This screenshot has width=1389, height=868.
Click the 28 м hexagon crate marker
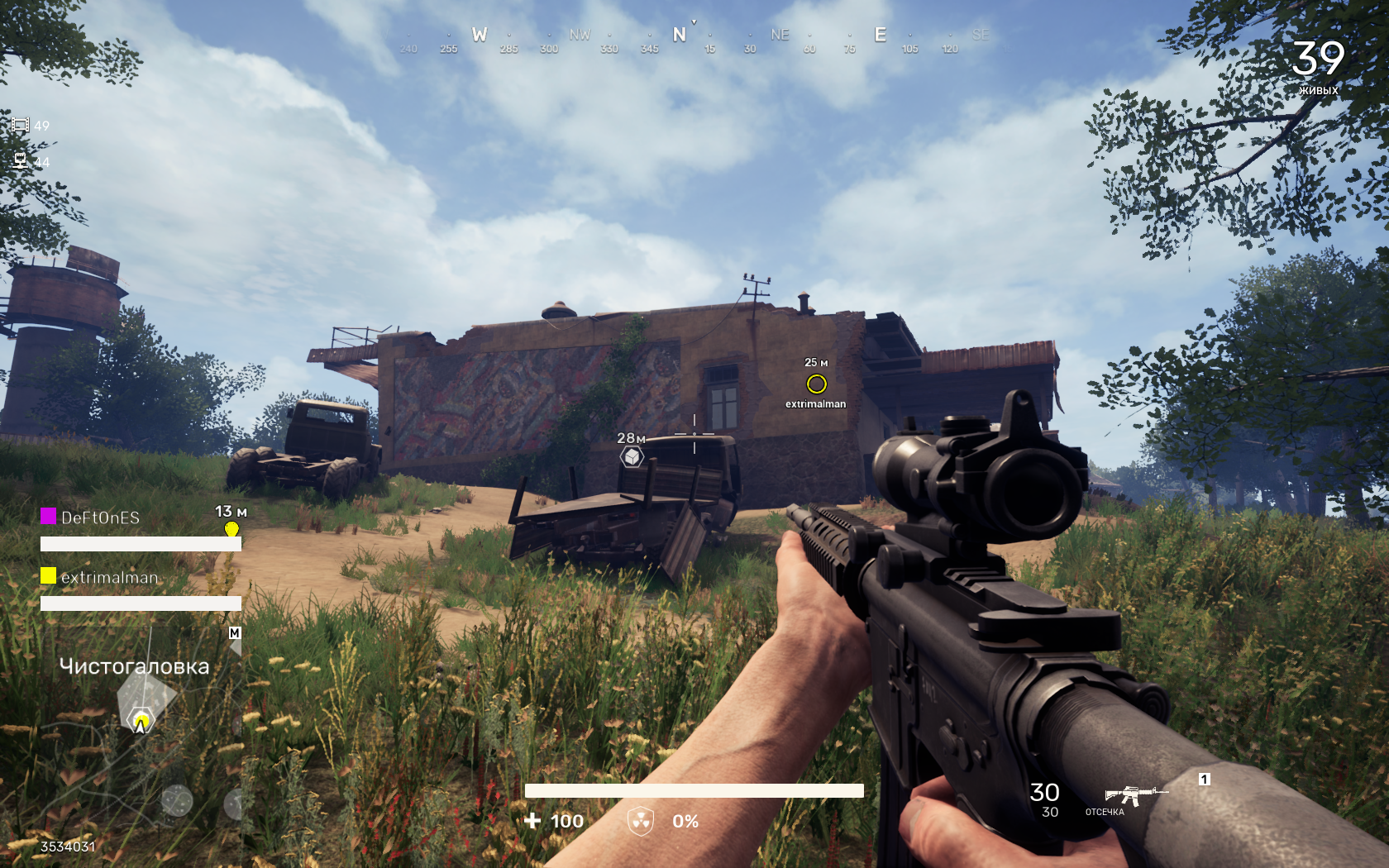[x=632, y=456]
